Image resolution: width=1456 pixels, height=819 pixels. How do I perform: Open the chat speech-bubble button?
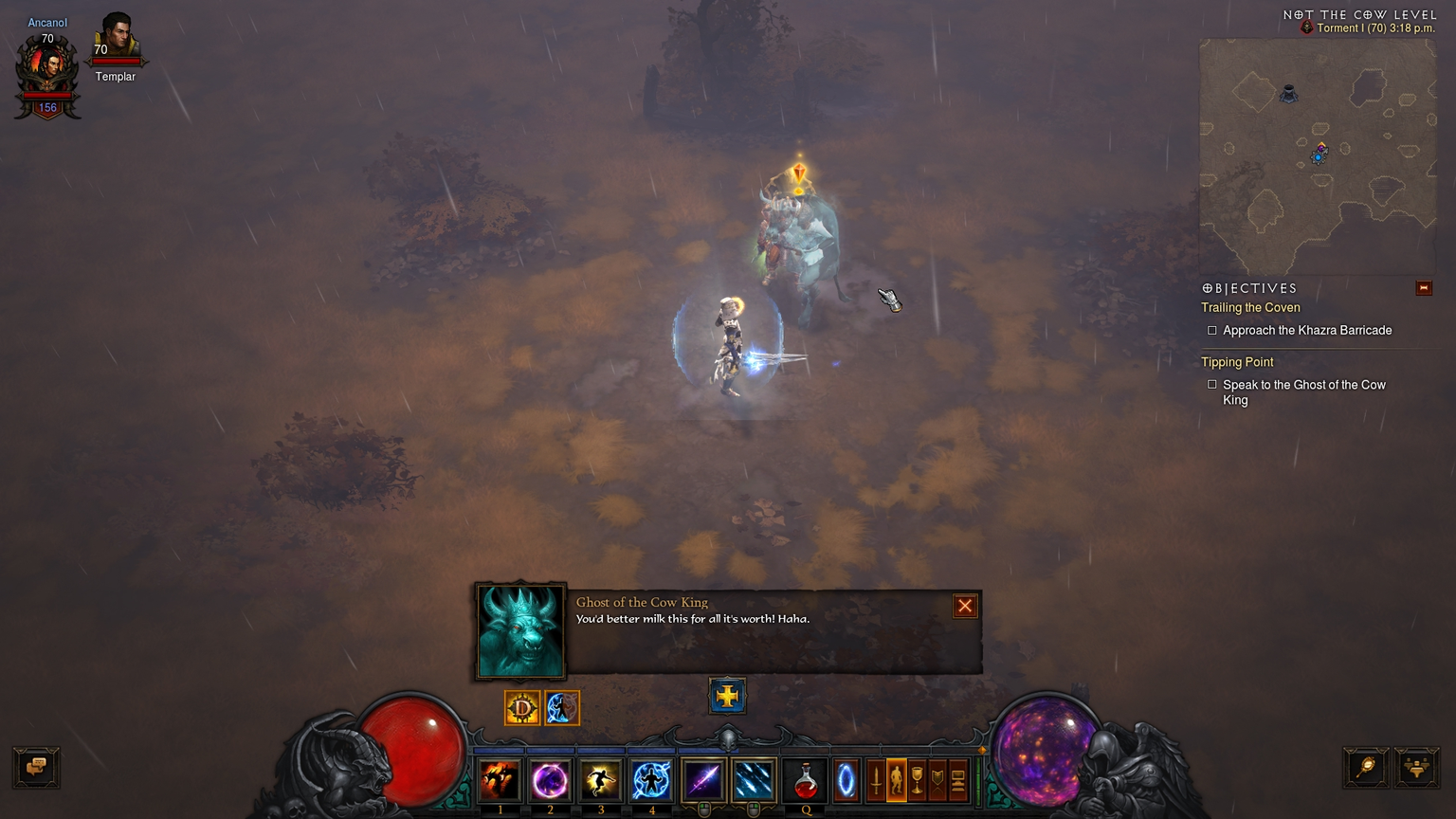pyautogui.click(x=37, y=767)
